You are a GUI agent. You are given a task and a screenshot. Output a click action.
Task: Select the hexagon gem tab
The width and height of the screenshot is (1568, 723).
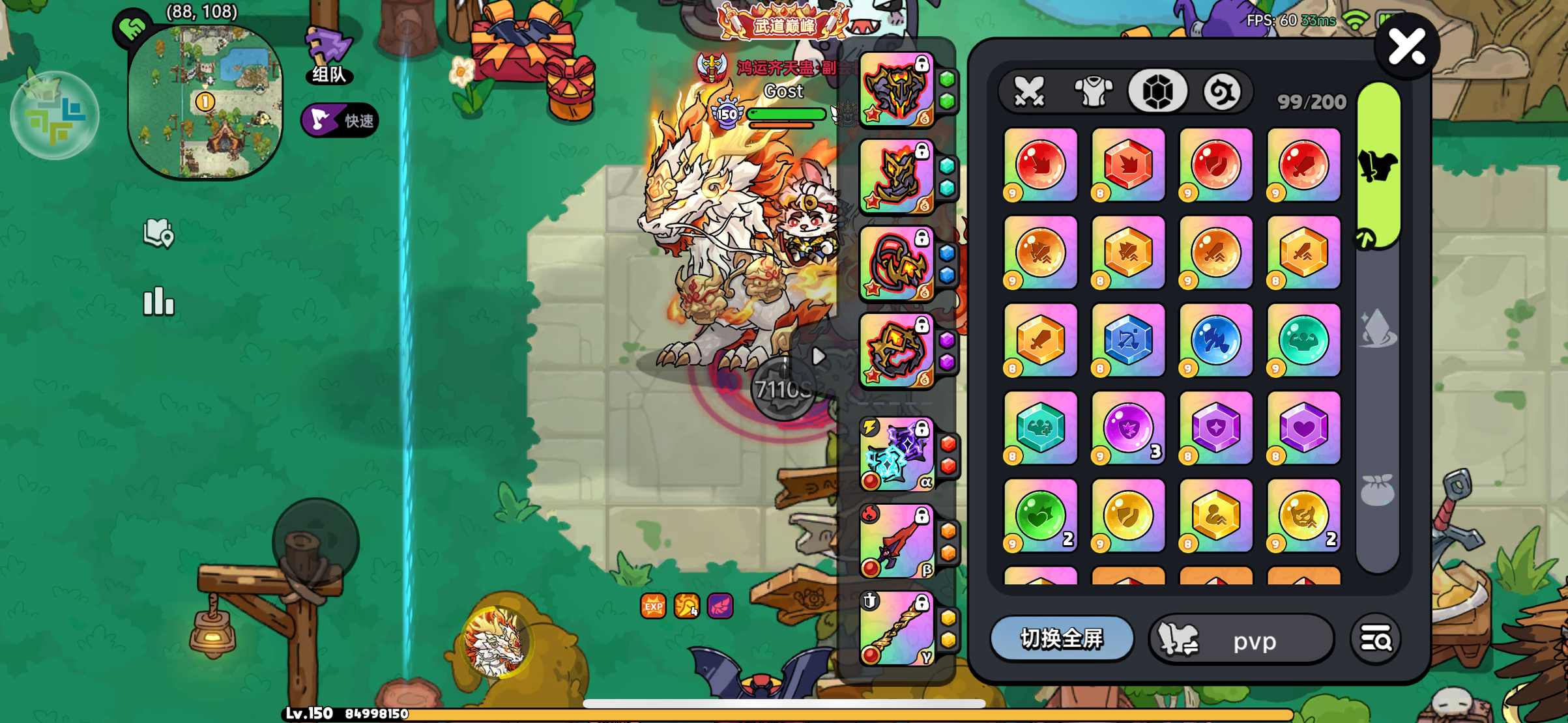coord(1157,91)
